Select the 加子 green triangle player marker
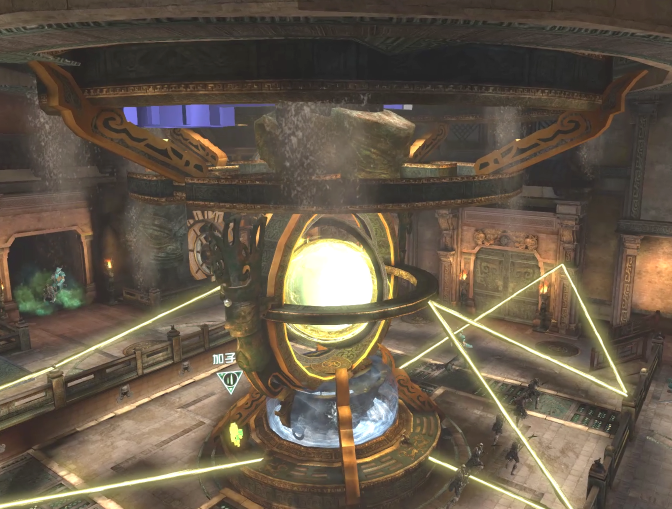Screen dimensions: 672x509 tap(230, 380)
